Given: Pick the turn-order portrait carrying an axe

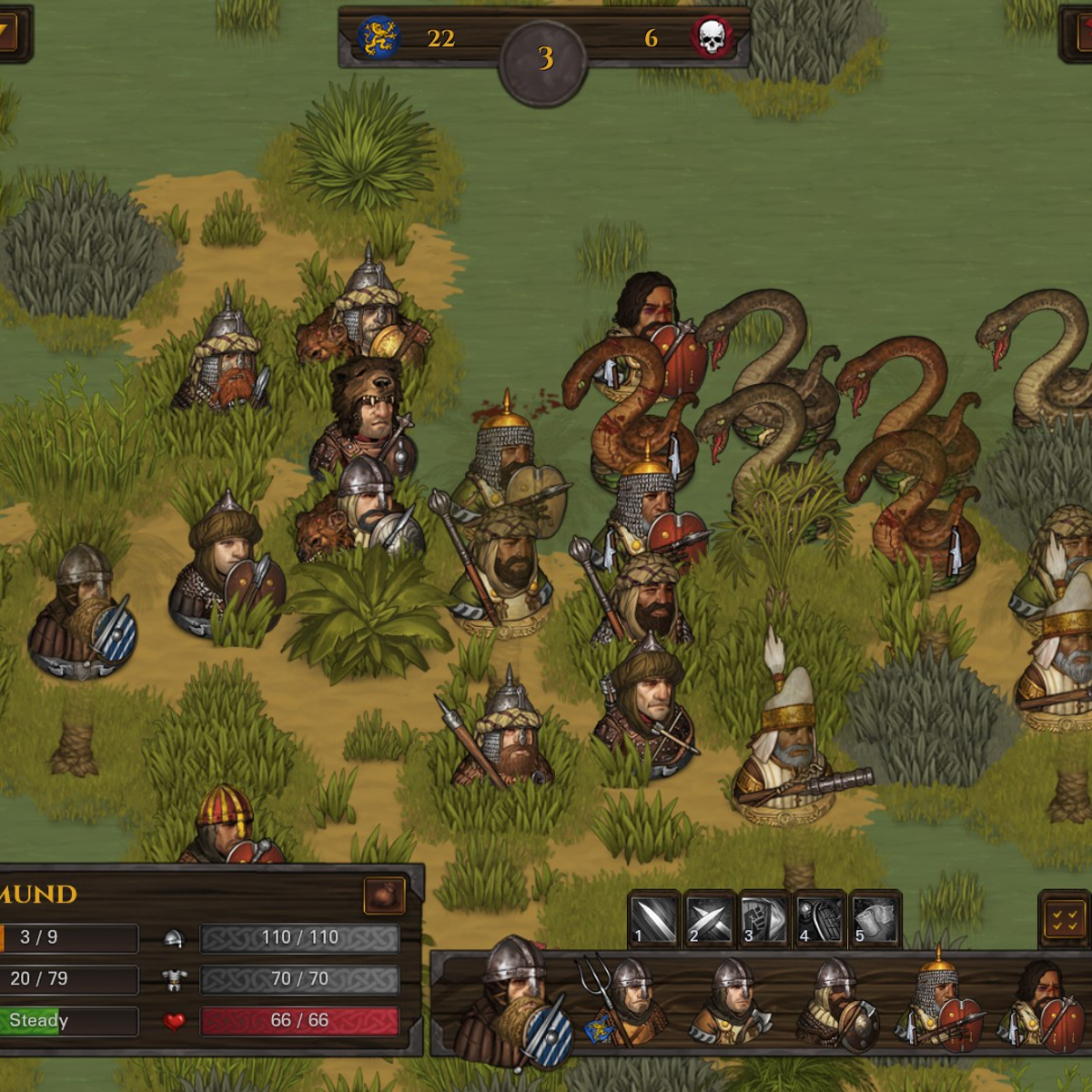Looking at the screenshot, I should (731, 1003).
